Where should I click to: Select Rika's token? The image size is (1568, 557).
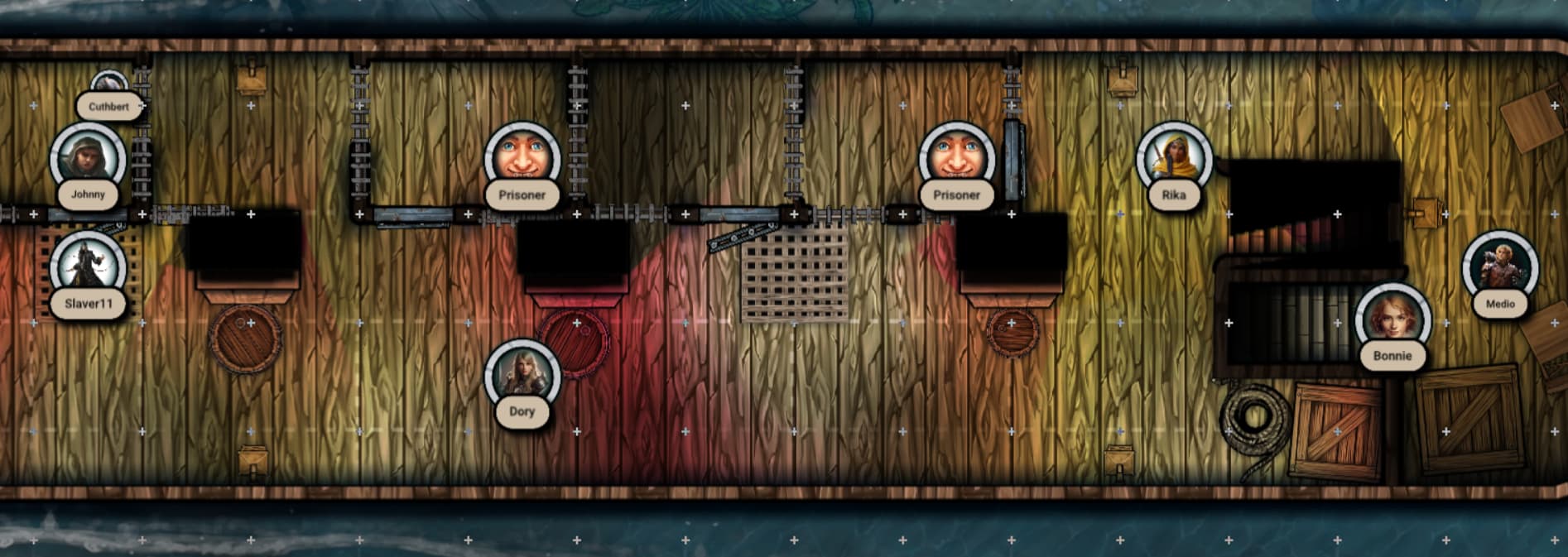[x=1173, y=159]
